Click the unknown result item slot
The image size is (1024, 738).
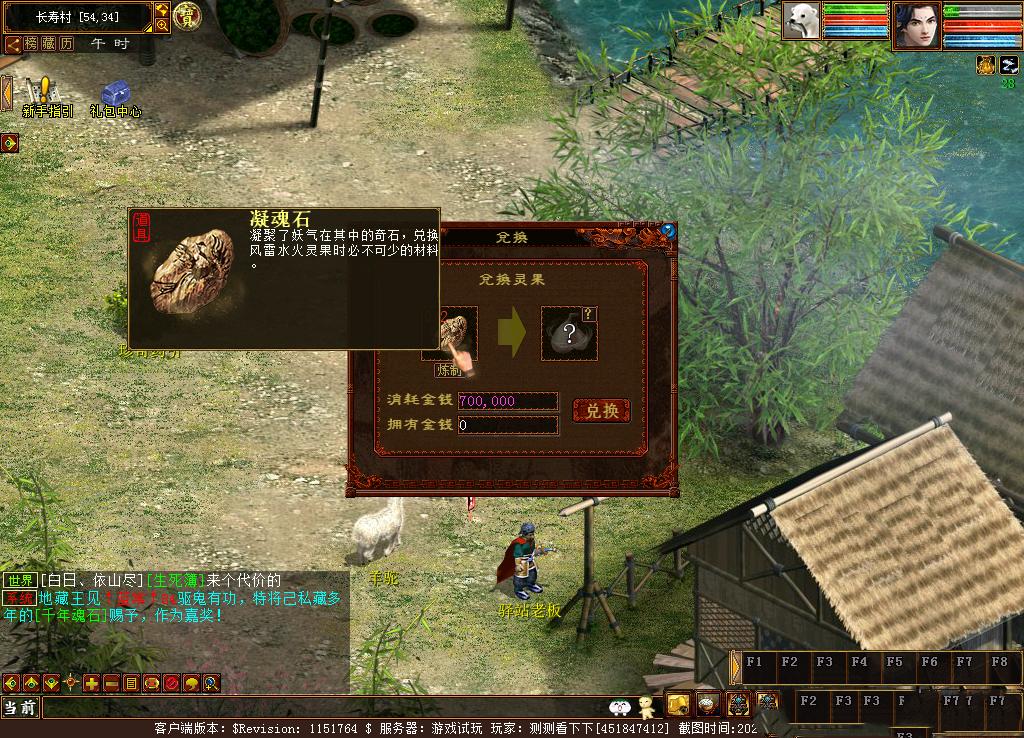[569, 334]
